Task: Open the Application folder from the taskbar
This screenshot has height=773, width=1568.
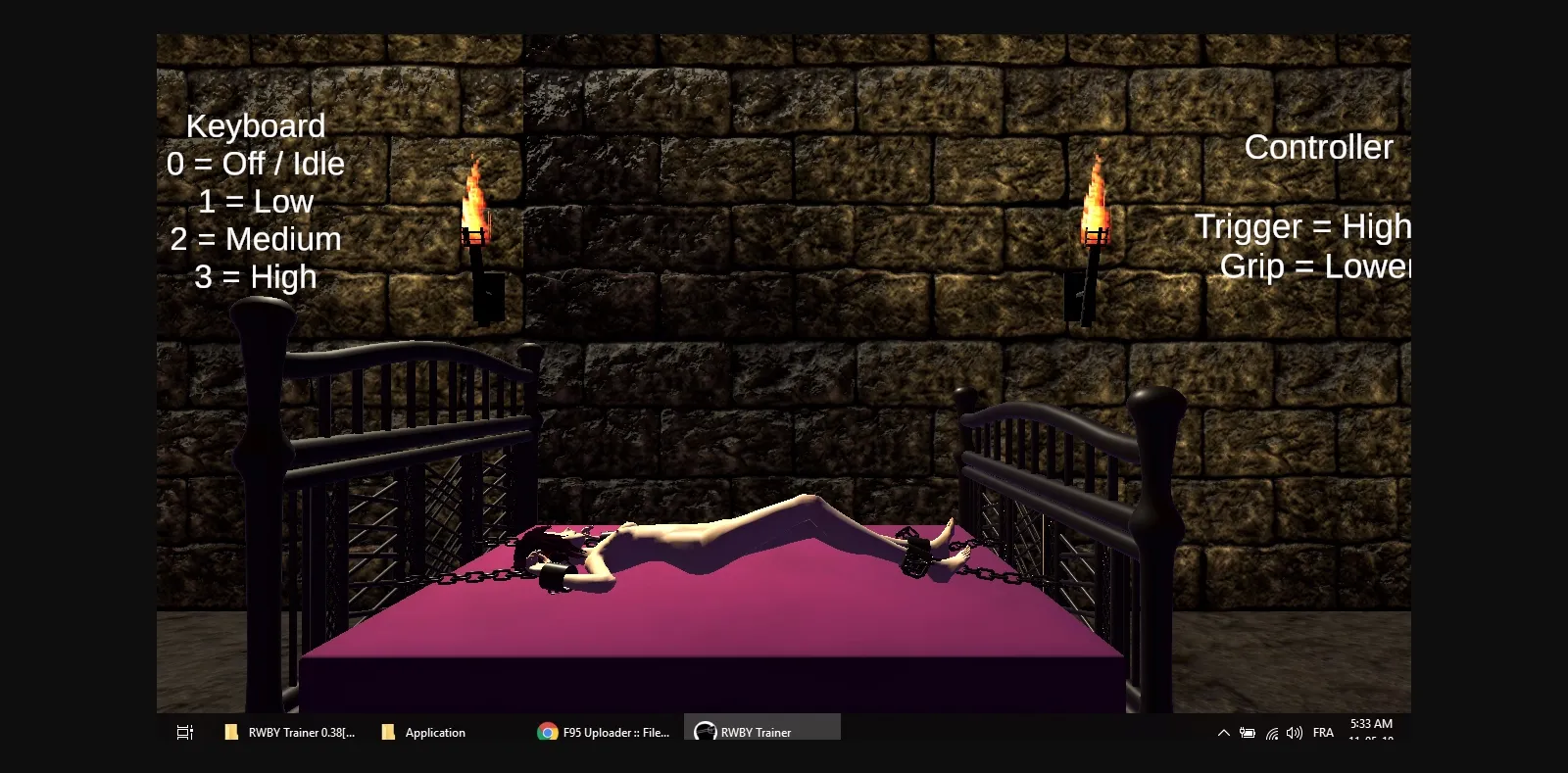Action: click(x=423, y=732)
